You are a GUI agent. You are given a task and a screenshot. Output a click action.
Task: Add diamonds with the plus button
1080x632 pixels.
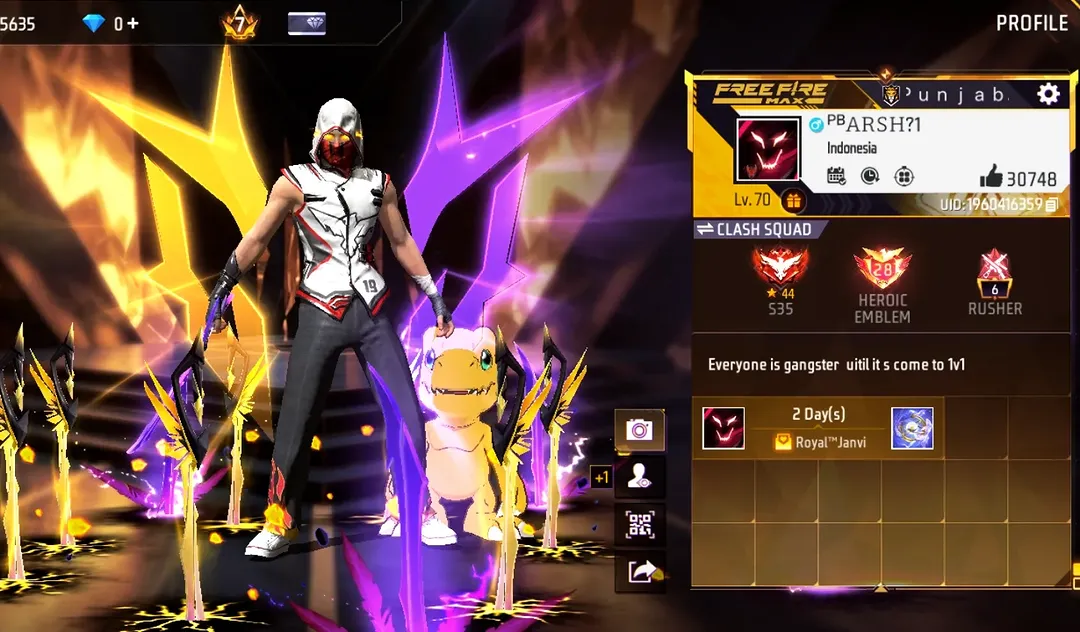(133, 23)
